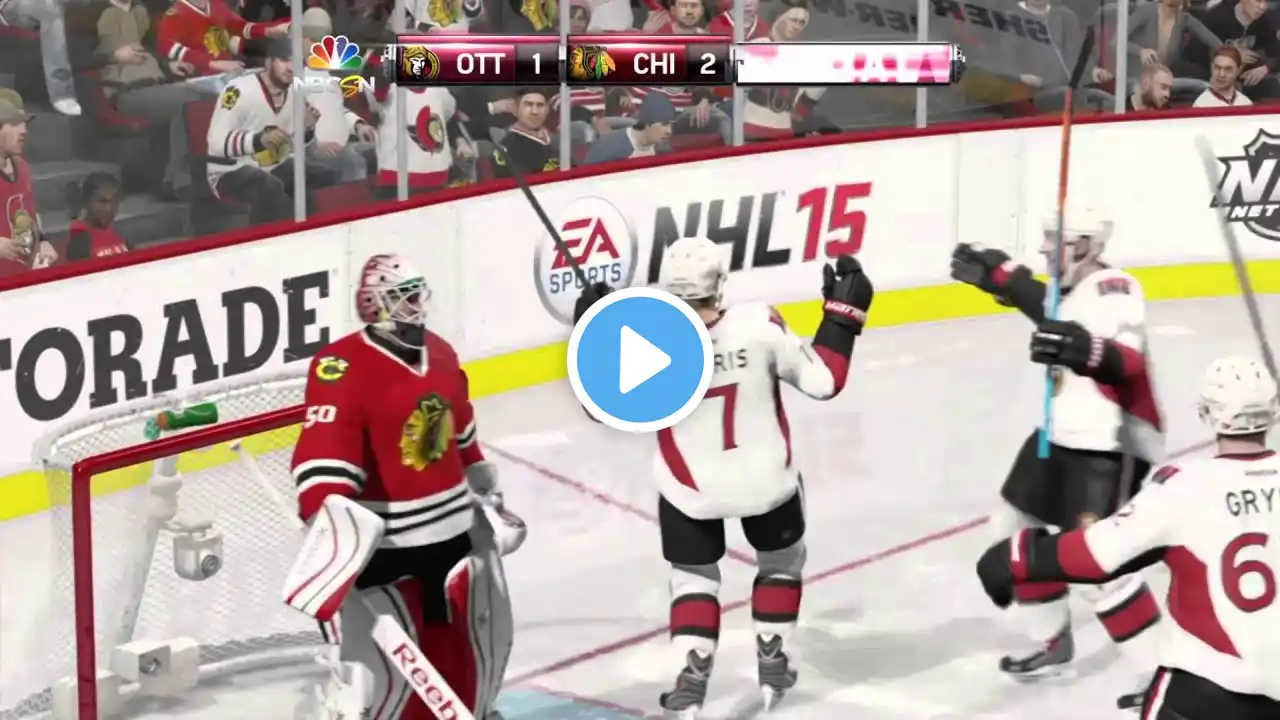Play the video with the center button
The width and height of the screenshot is (1280, 720).
(x=640, y=360)
